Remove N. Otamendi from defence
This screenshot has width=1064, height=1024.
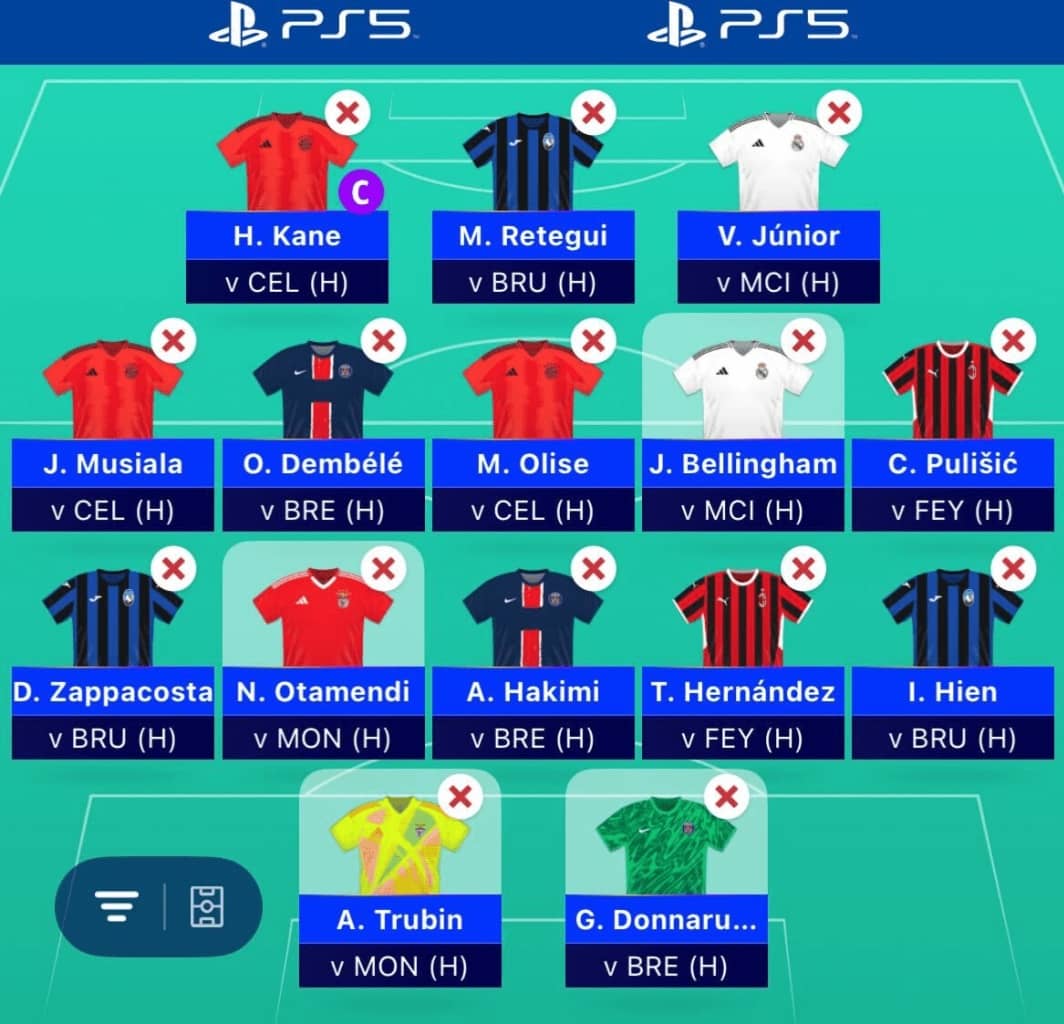382,569
